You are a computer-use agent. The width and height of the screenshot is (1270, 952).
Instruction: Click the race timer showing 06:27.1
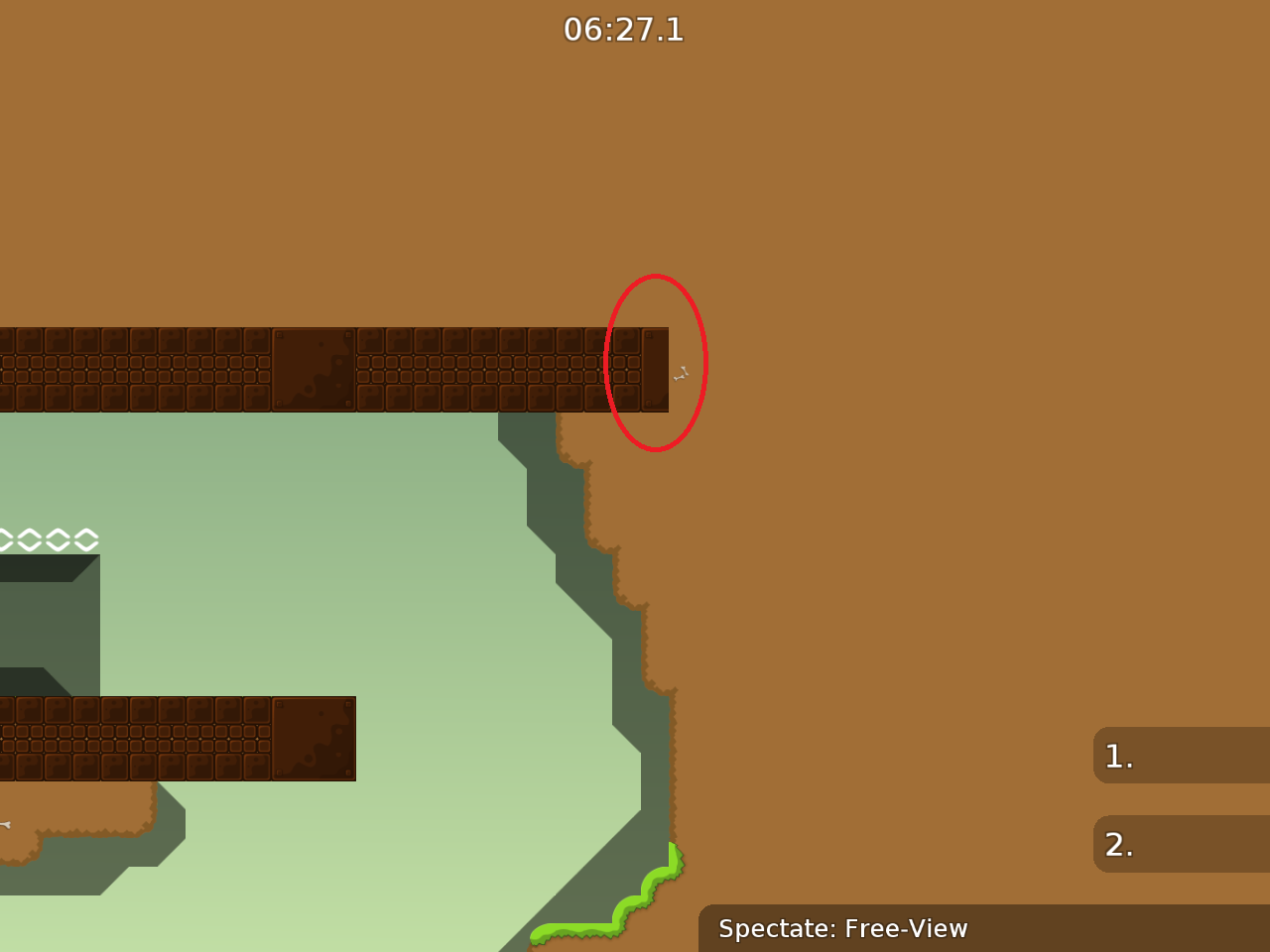624,30
